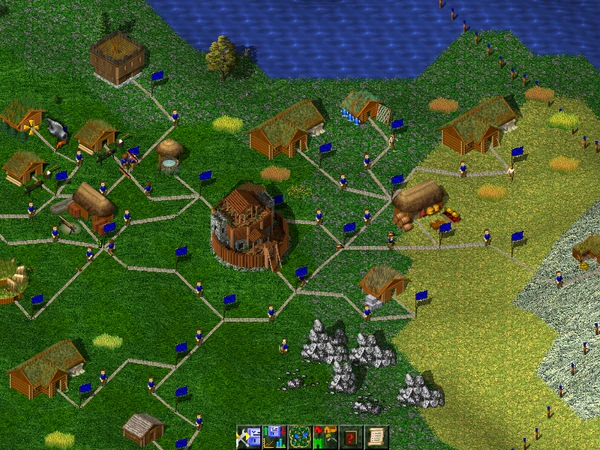Viewport: 600px width, 450px height.
Task: Open the red question mark help book
Action: 351,437
